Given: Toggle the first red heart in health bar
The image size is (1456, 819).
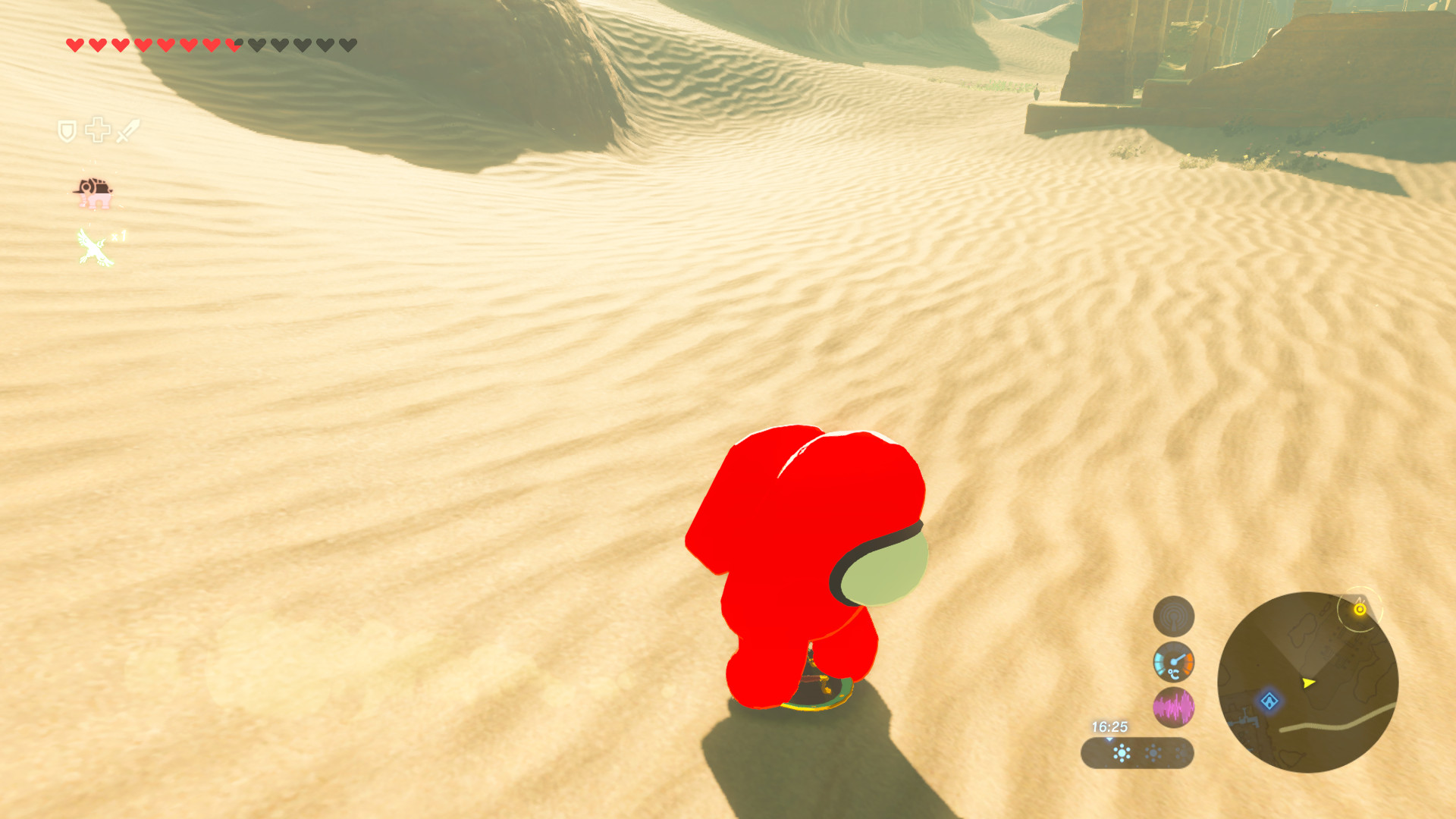Looking at the screenshot, I should click(75, 45).
